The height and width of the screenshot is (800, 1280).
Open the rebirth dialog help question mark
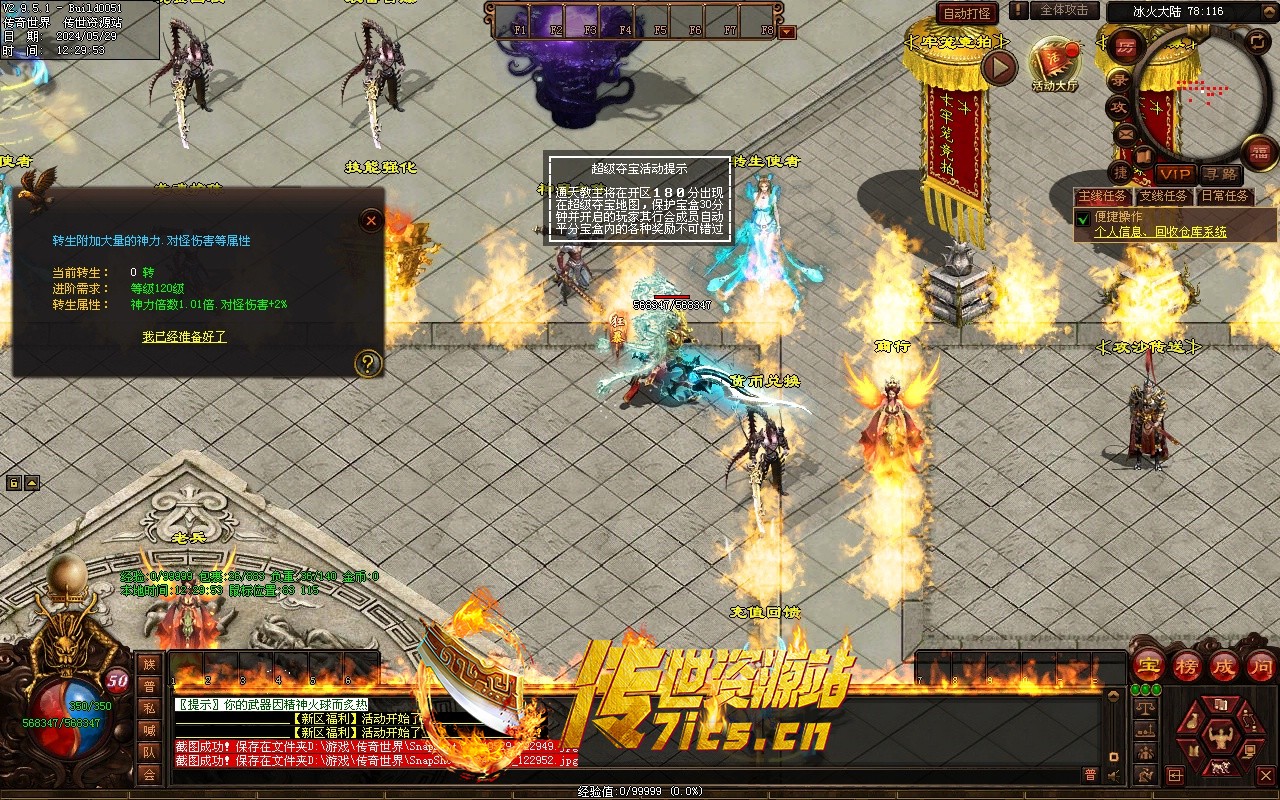369,362
